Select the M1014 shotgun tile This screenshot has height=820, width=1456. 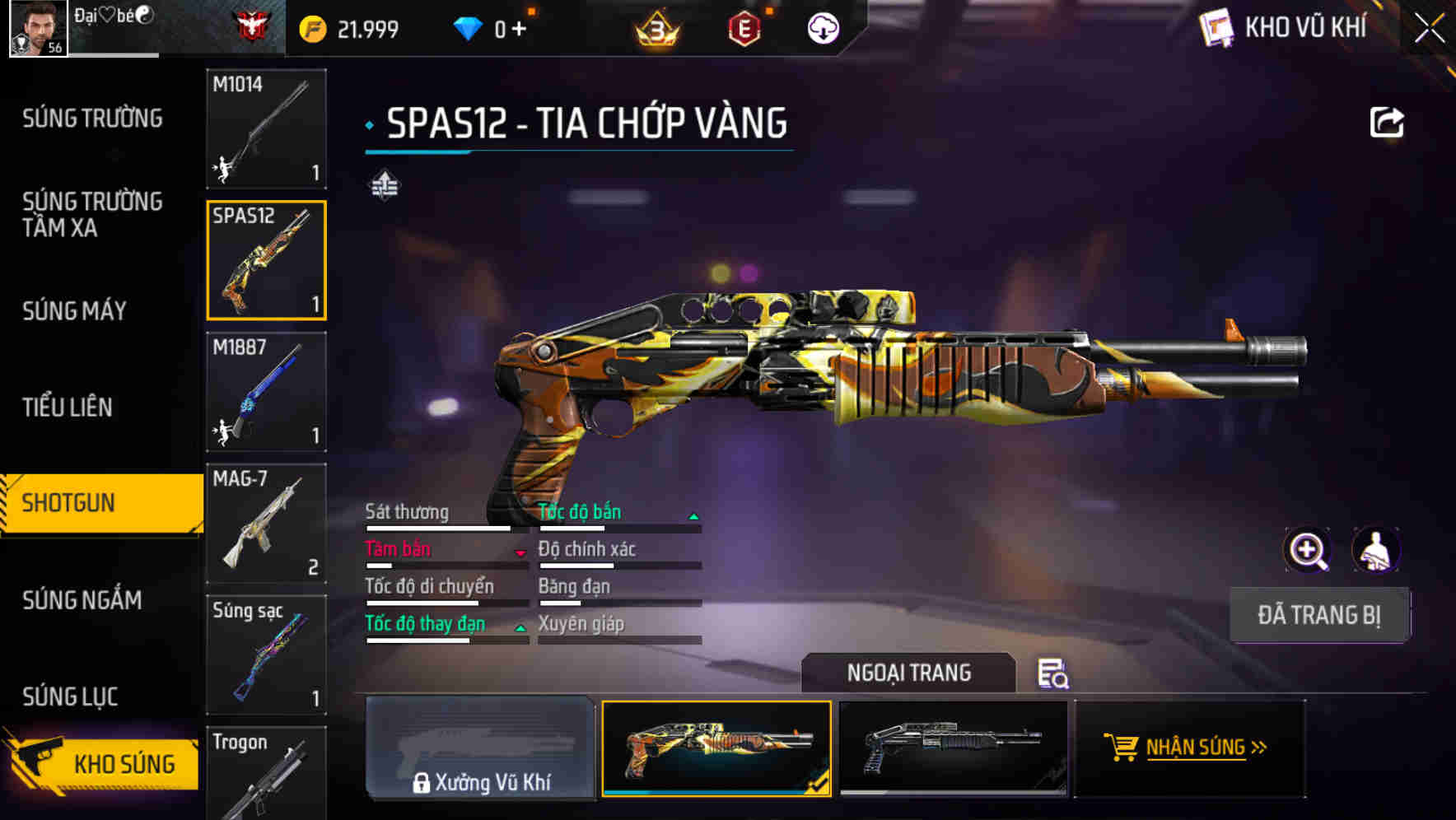(x=266, y=128)
